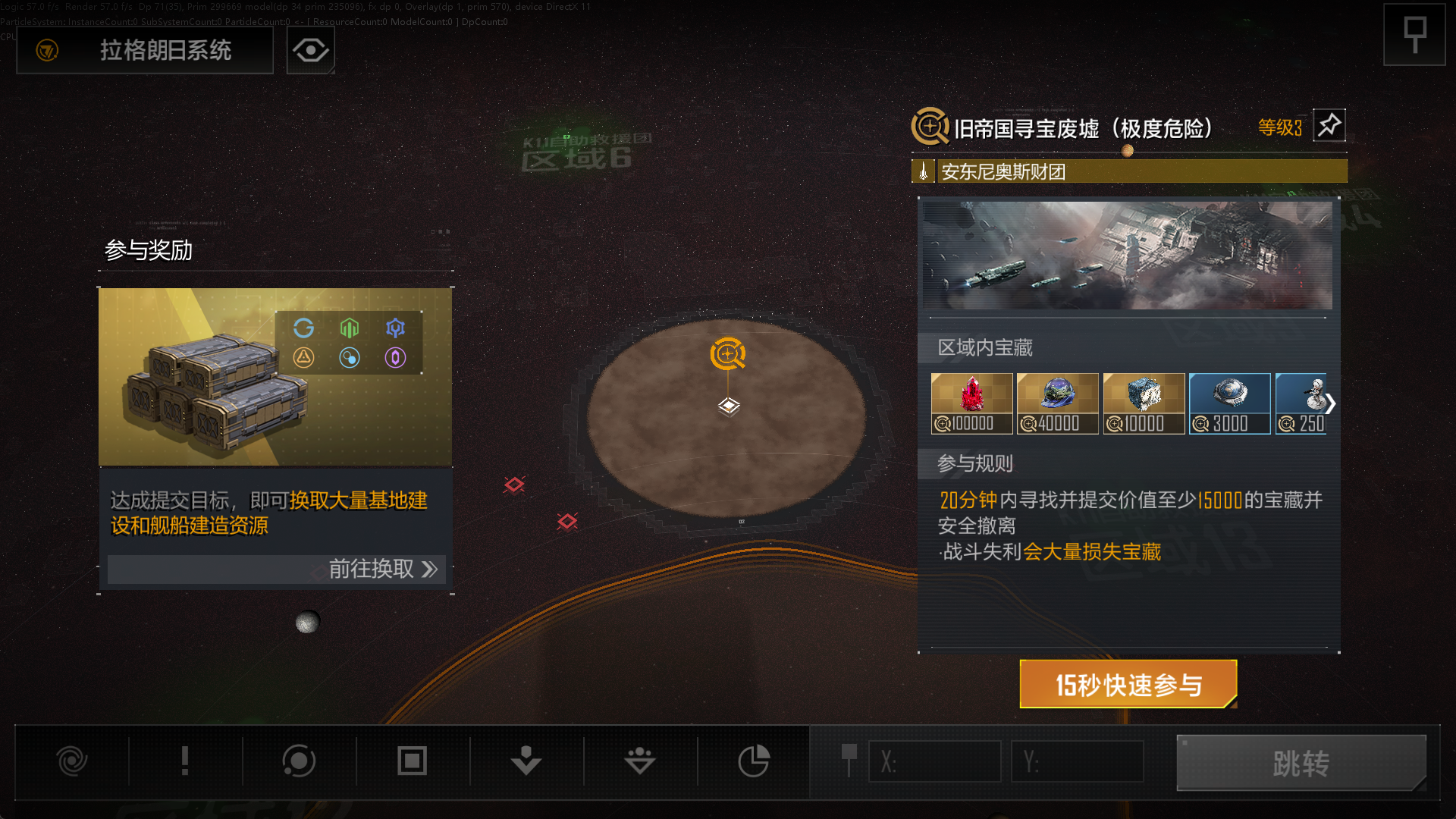
Task: Start the 15秒快速参与 quick join
Action: 1128,685
